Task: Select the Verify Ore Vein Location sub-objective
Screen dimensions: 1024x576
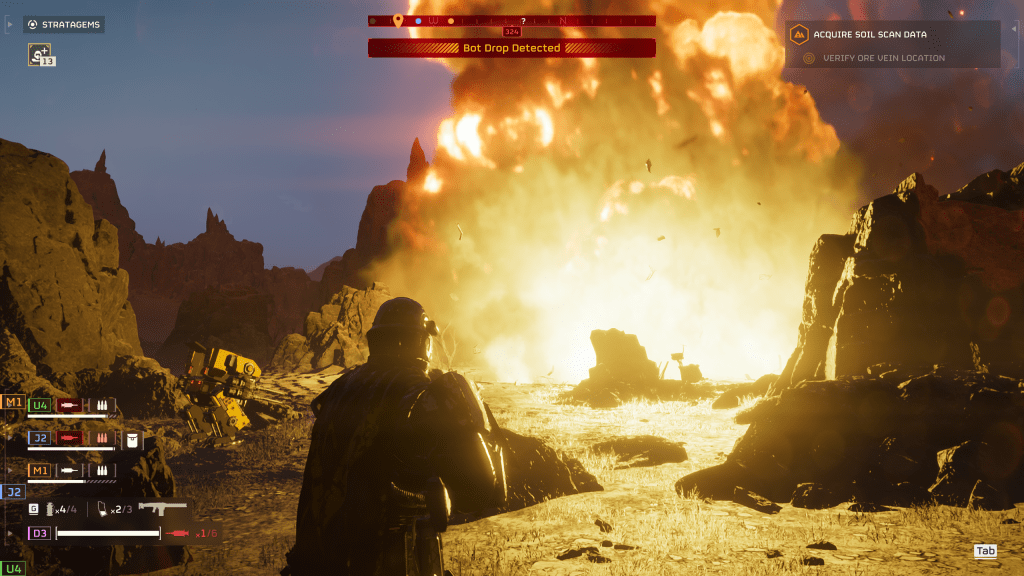Action: (883, 58)
